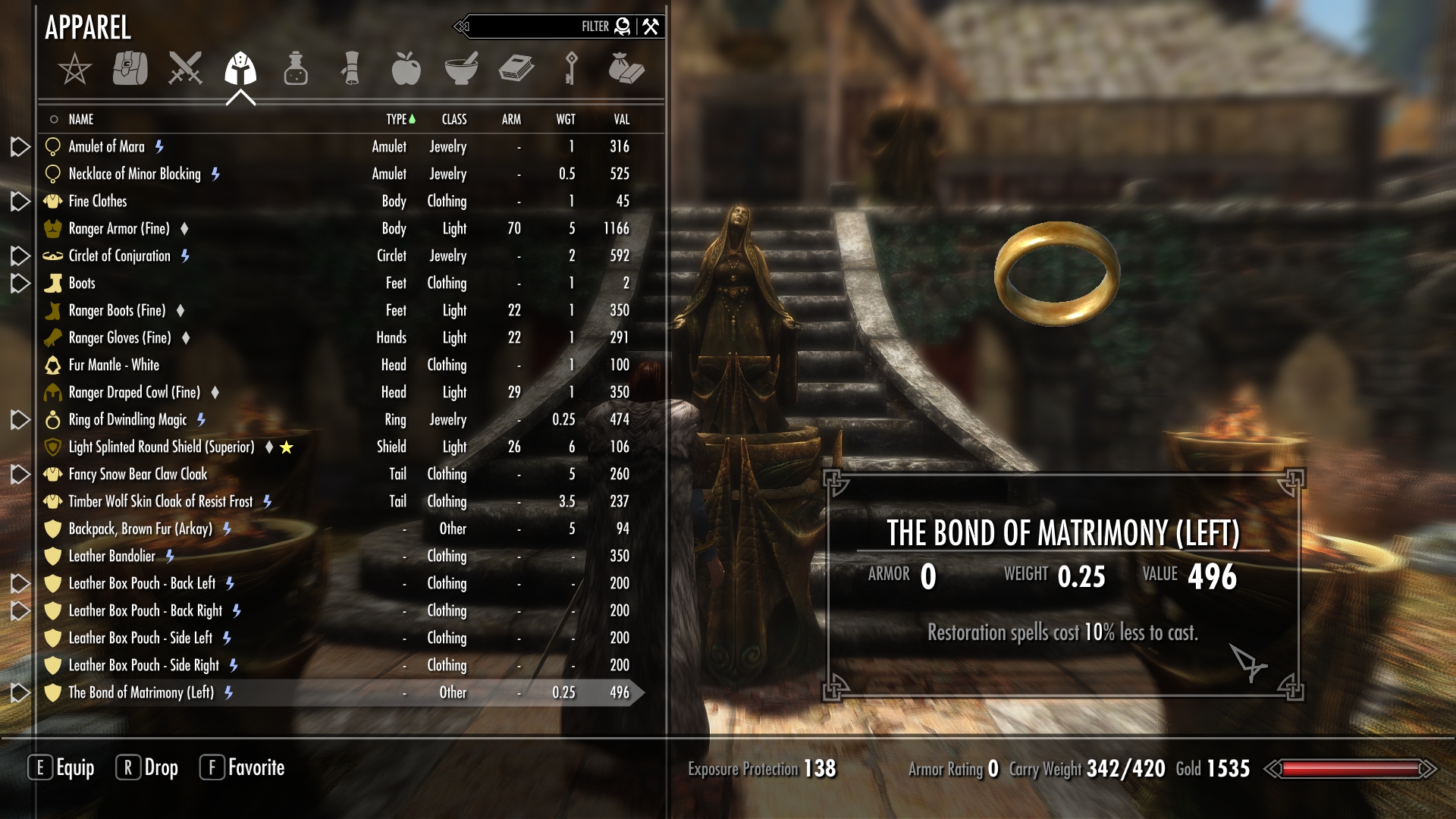Choose Ranger Armor (Fine) row

(119, 228)
